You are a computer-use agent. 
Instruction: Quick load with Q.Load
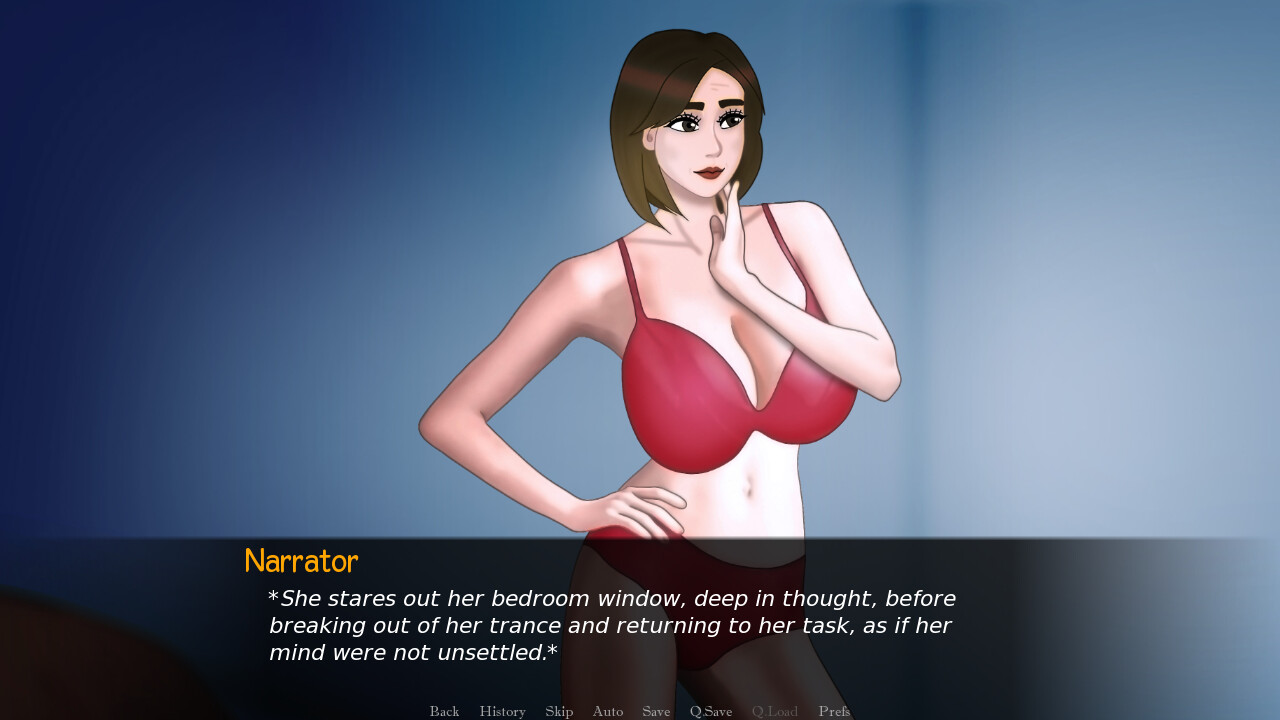[x=775, y=711]
